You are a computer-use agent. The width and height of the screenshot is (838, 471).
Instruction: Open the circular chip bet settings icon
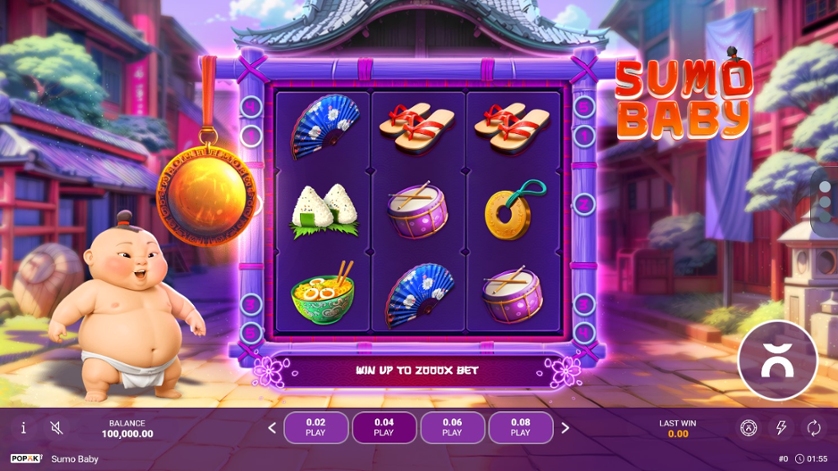748,428
